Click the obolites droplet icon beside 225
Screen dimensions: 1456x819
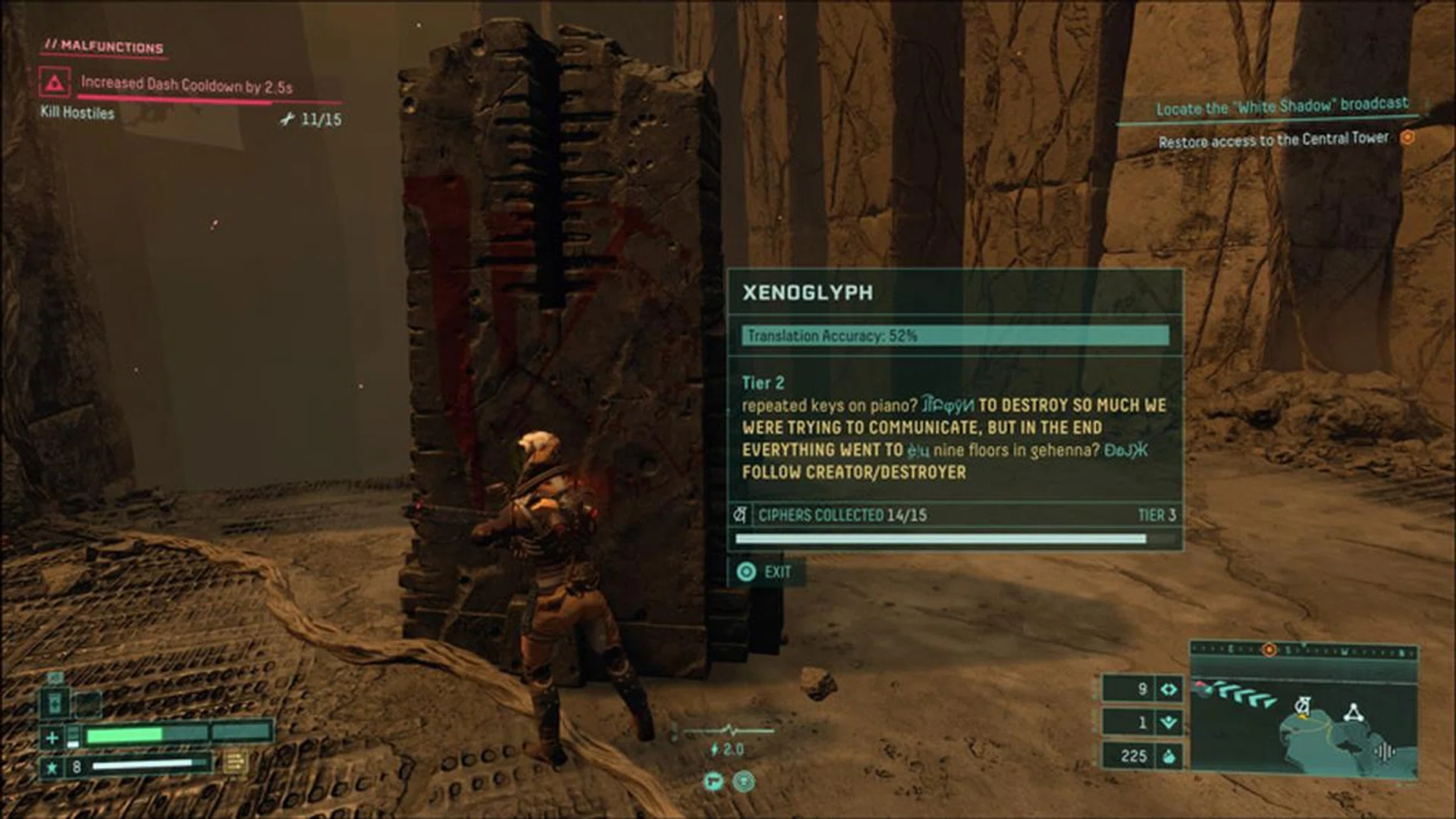(1169, 755)
